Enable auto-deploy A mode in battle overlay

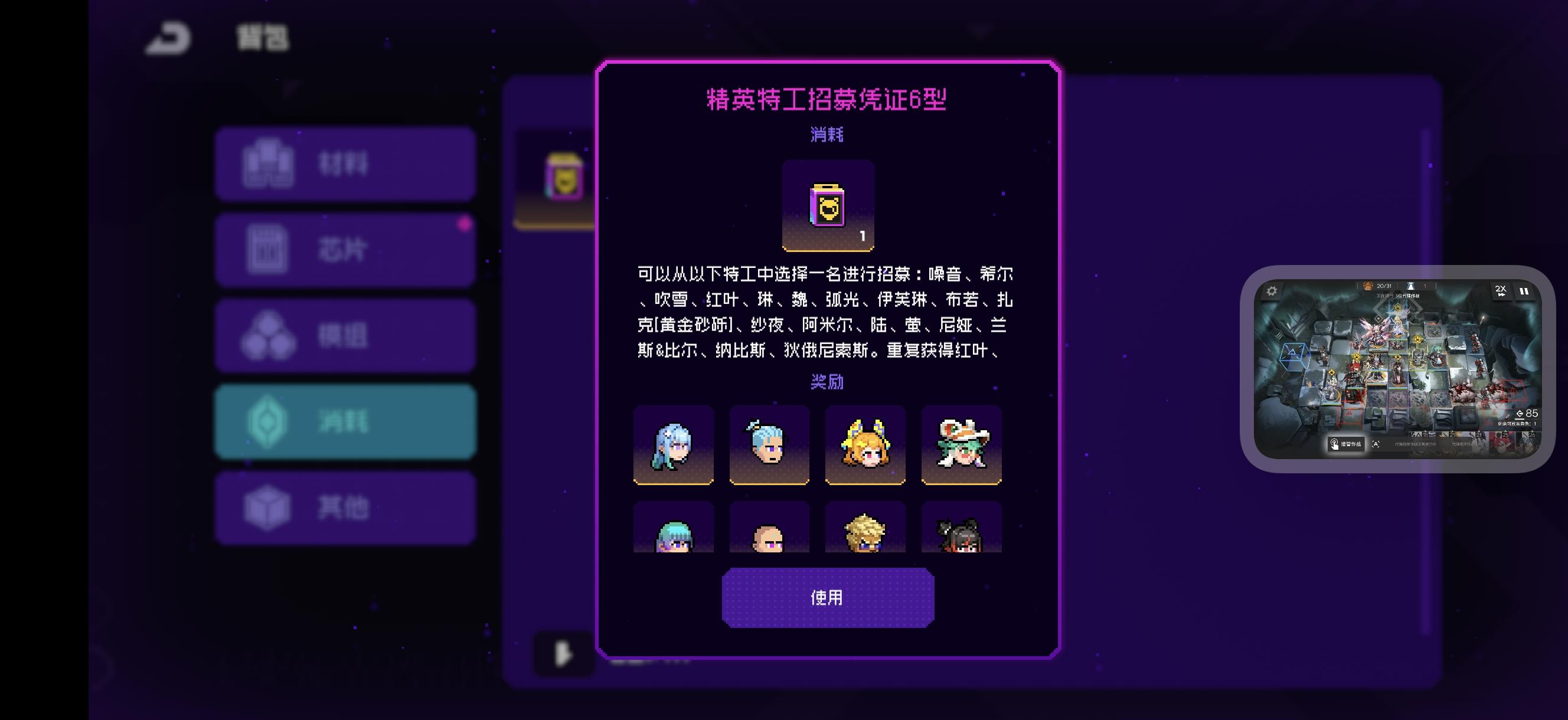[x=1376, y=445]
